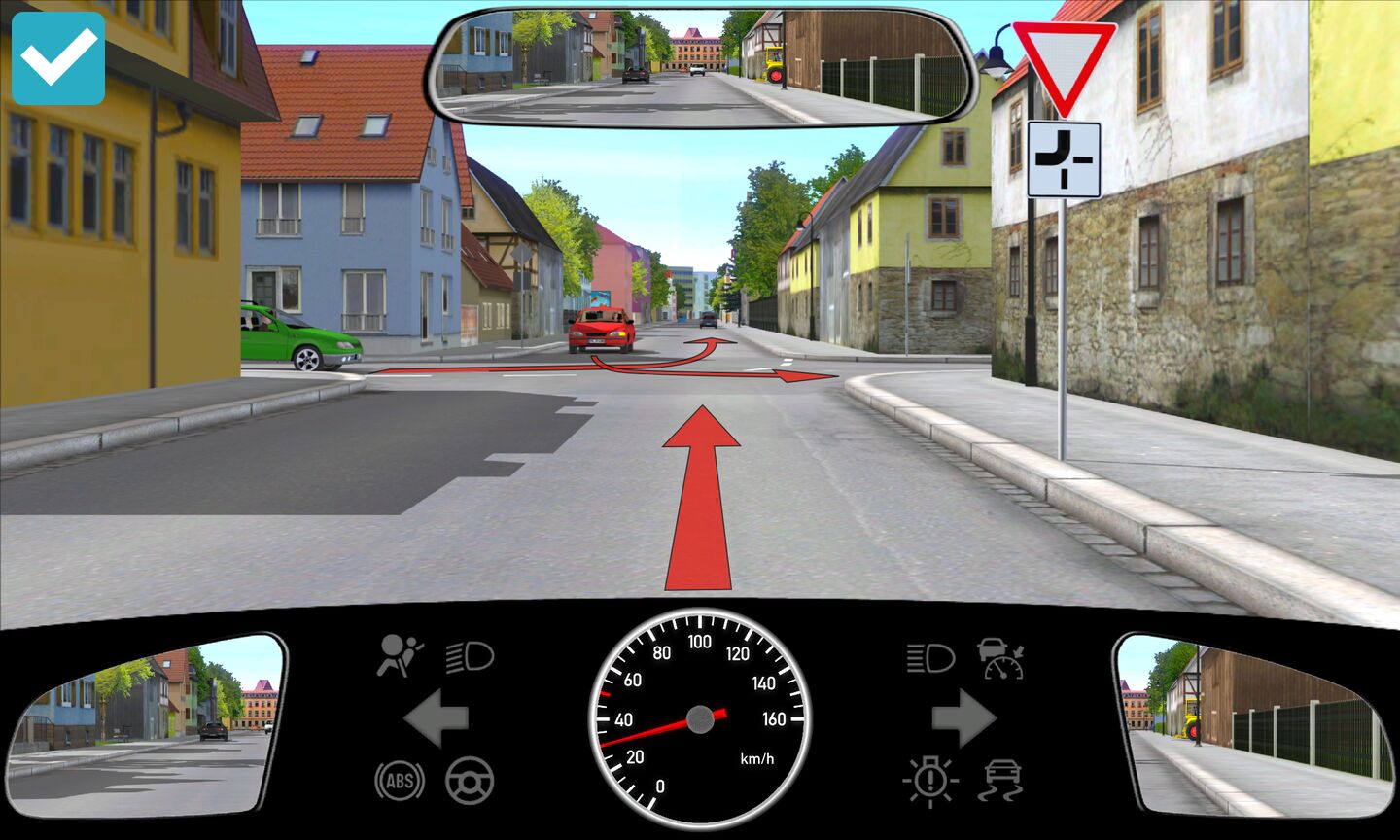Select the bulb failure warning icon
Screen dimensions: 1400x840
(x=930, y=781)
